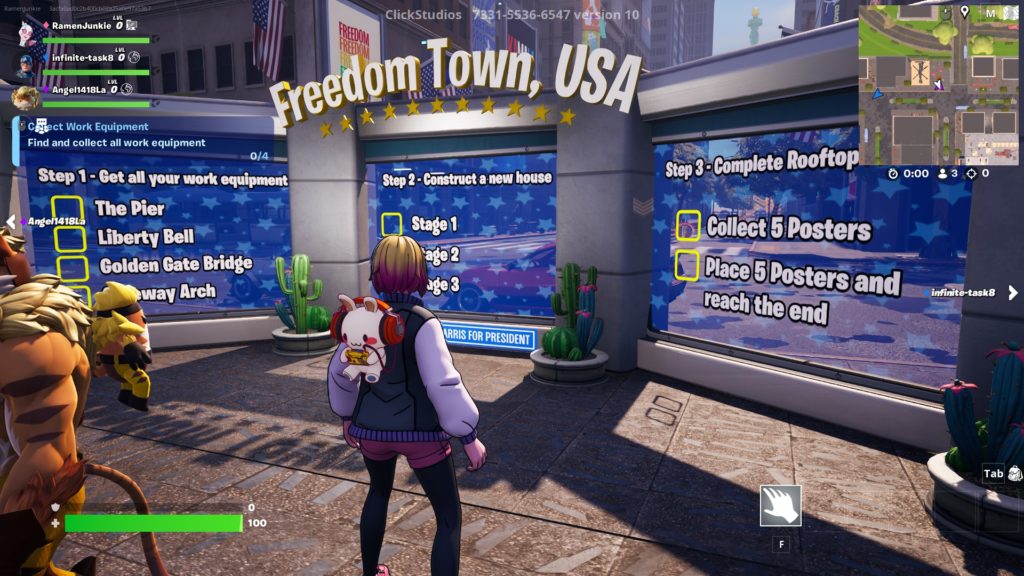Open the backpack inventory icon

1015,473
